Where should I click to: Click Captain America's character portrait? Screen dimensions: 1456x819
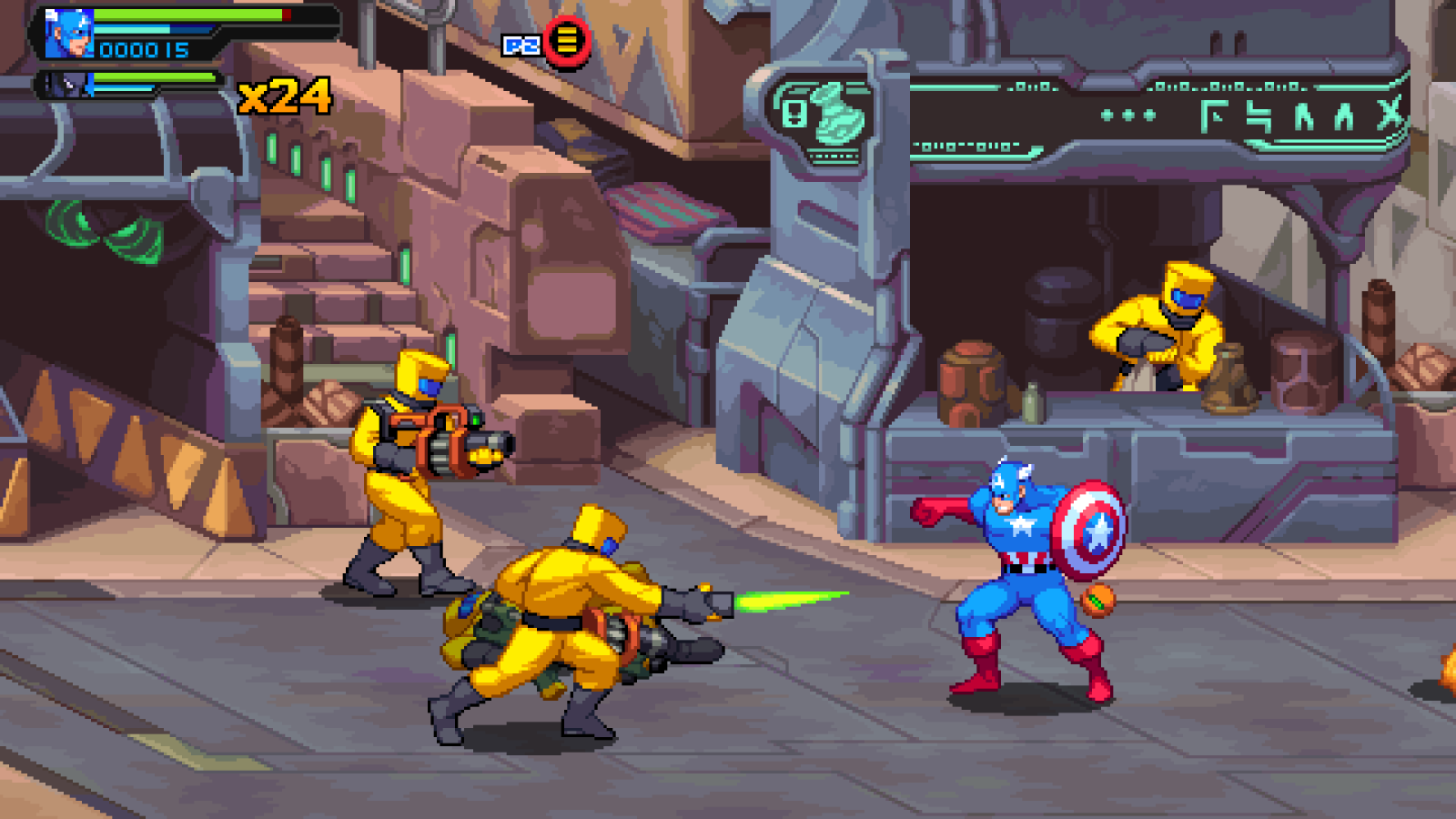tap(69, 34)
